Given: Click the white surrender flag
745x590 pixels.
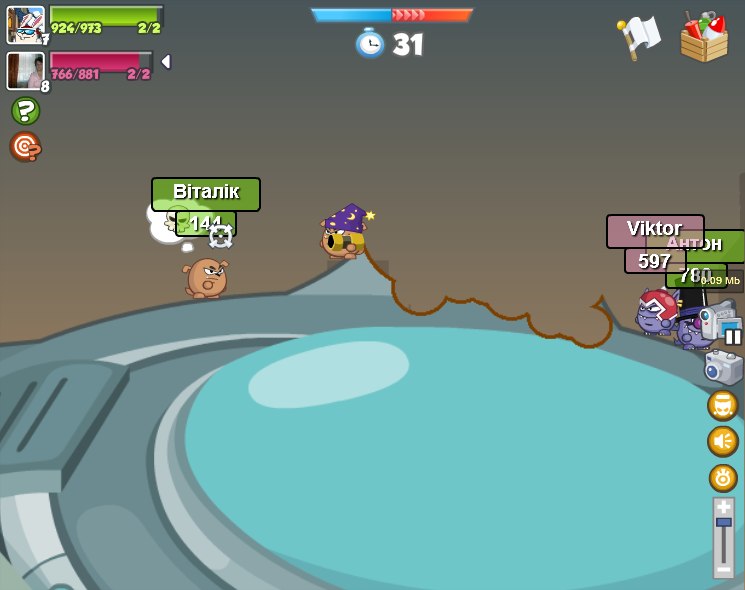Looking at the screenshot, I should [639, 37].
